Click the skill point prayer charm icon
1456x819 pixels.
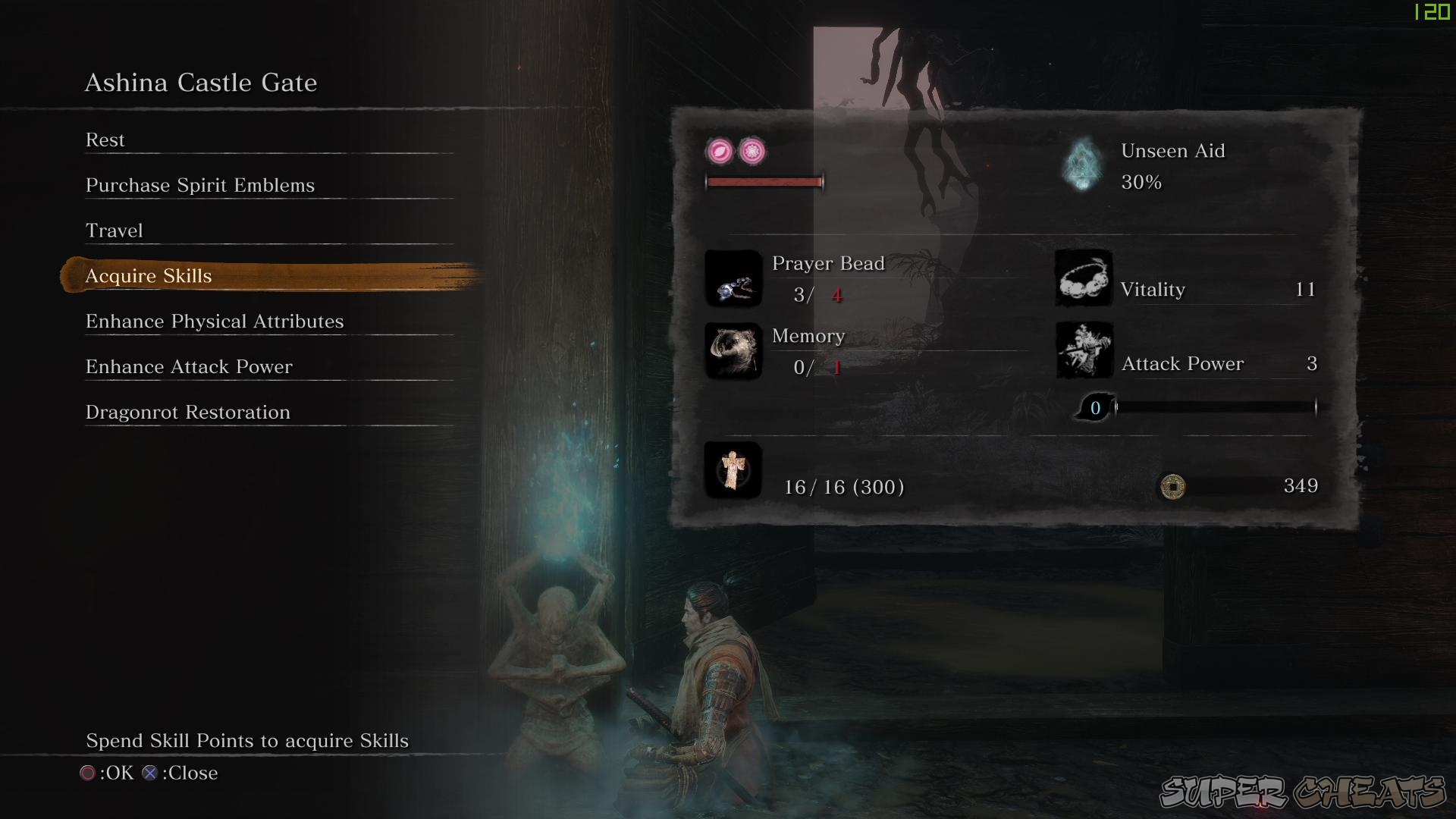[733, 470]
